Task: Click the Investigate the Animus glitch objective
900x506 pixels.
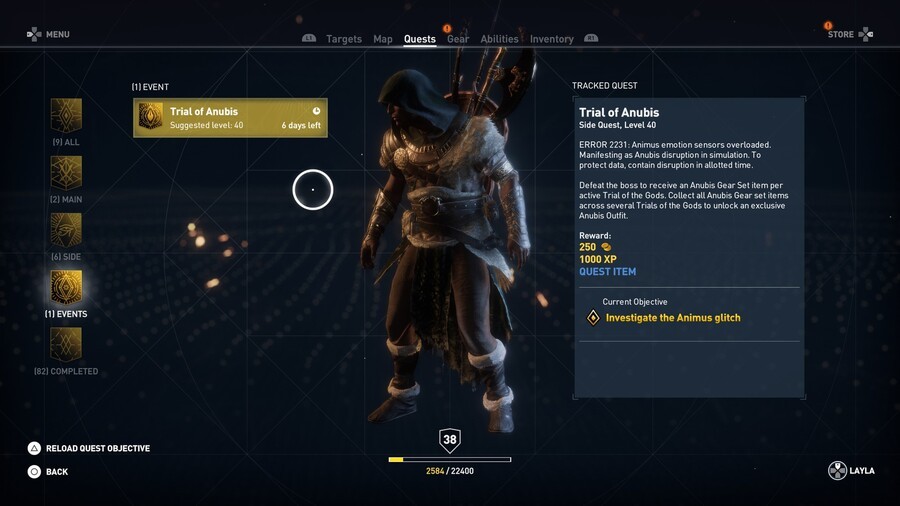Action: point(673,318)
